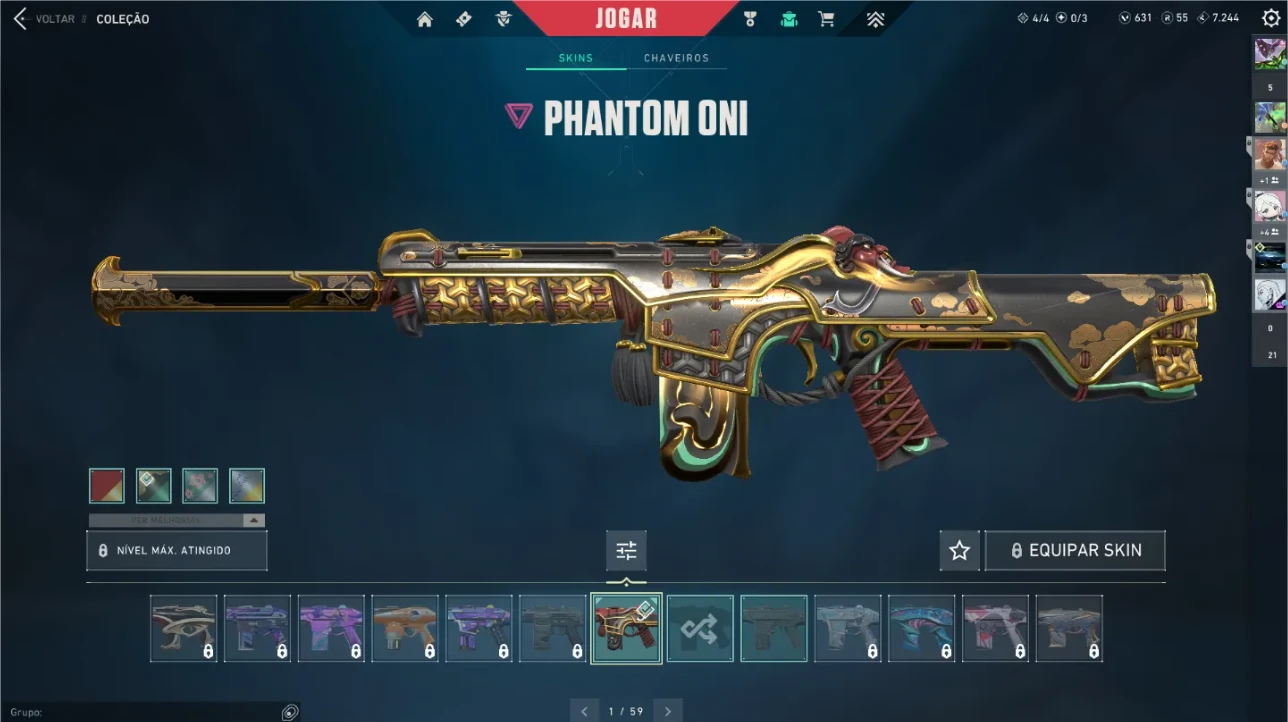
Task: Select the Skins tab
Action: pos(575,58)
